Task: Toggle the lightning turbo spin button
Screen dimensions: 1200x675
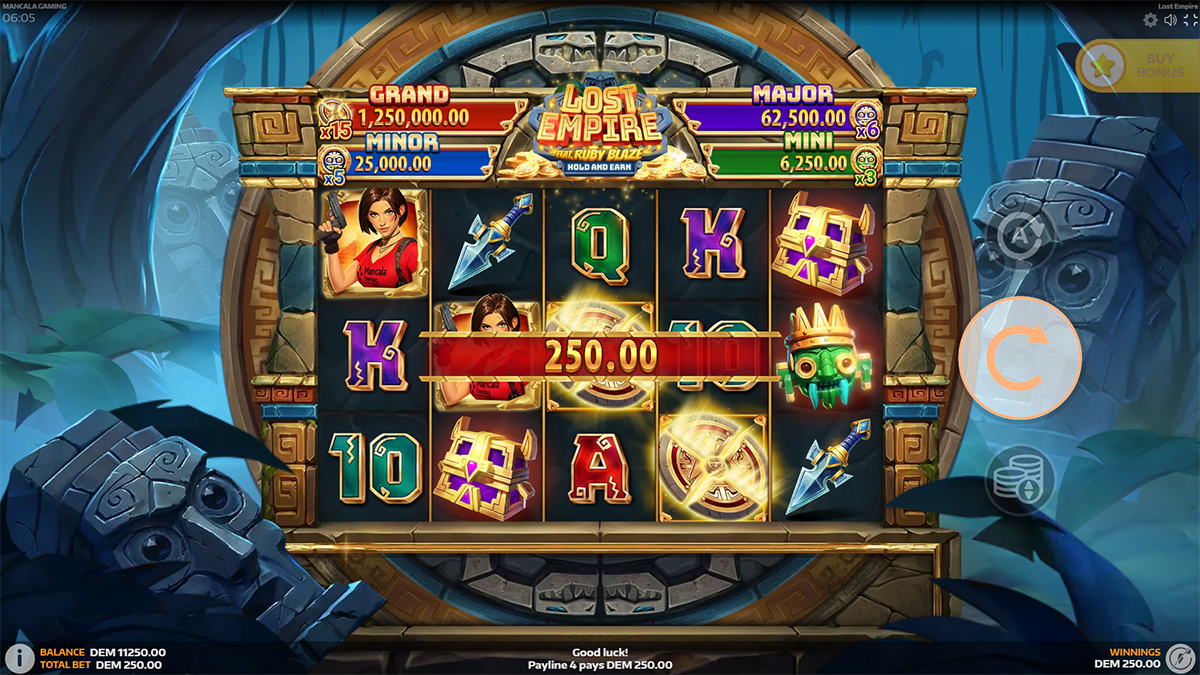Action: click(1182, 658)
